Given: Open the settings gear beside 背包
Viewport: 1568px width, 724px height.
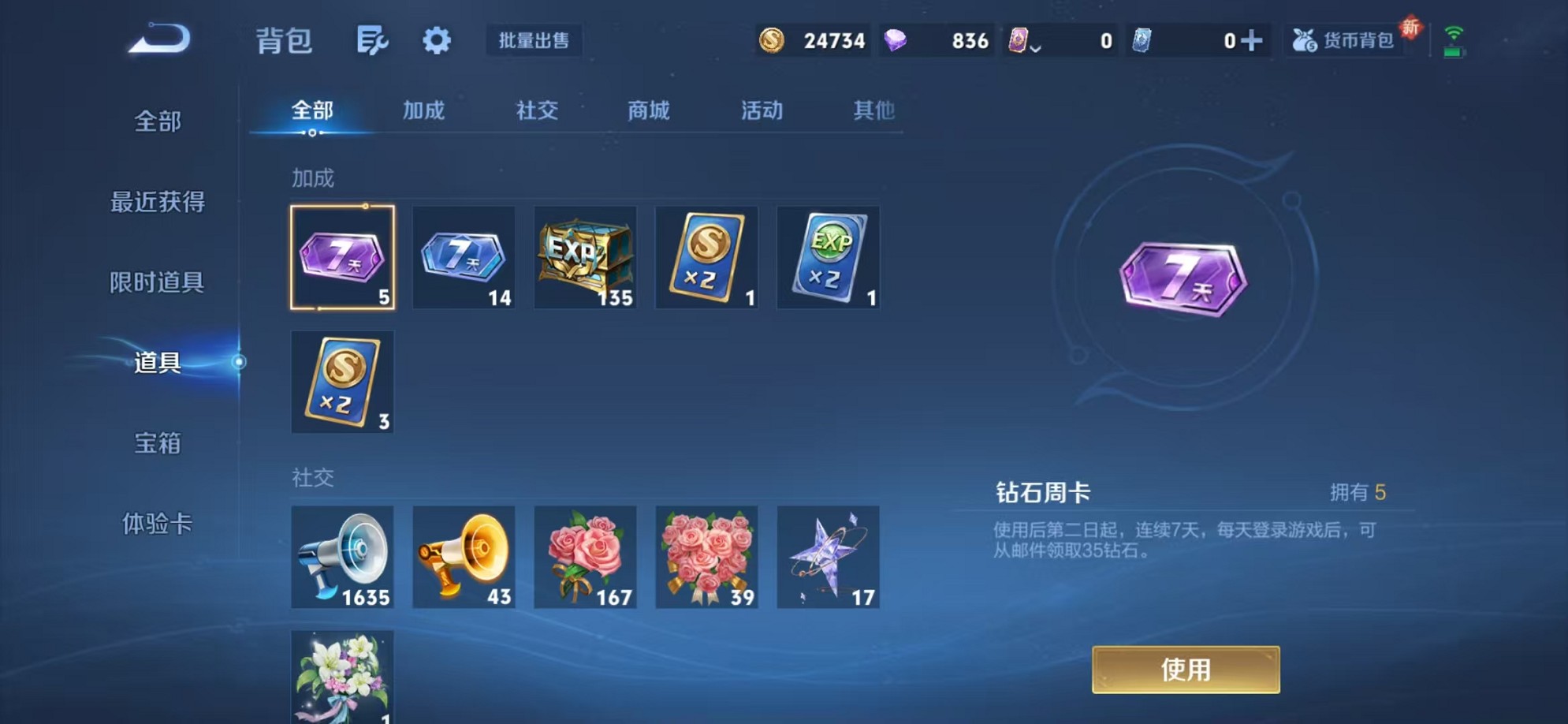Looking at the screenshot, I should point(438,41).
